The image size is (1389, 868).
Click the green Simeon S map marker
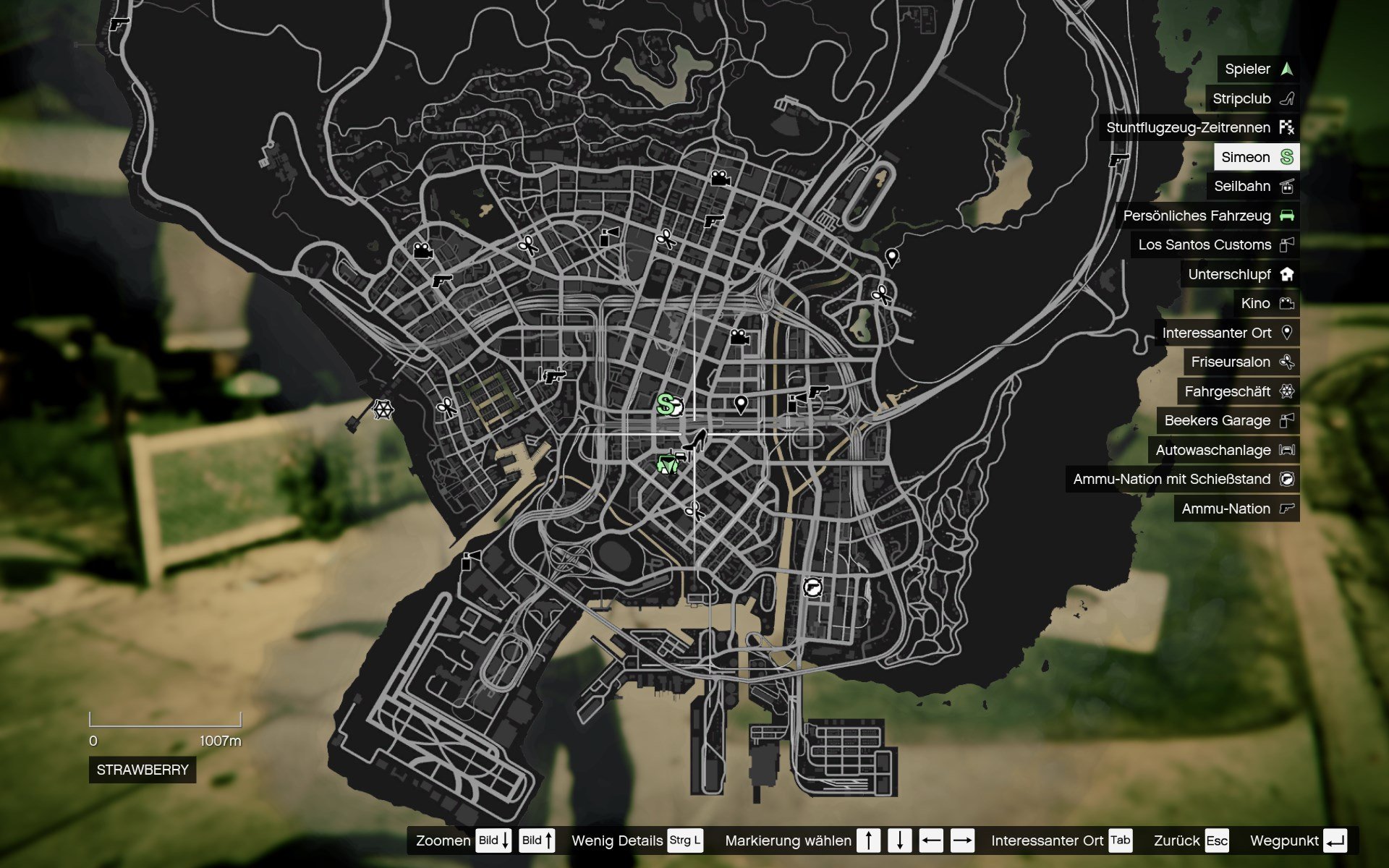(x=666, y=404)
